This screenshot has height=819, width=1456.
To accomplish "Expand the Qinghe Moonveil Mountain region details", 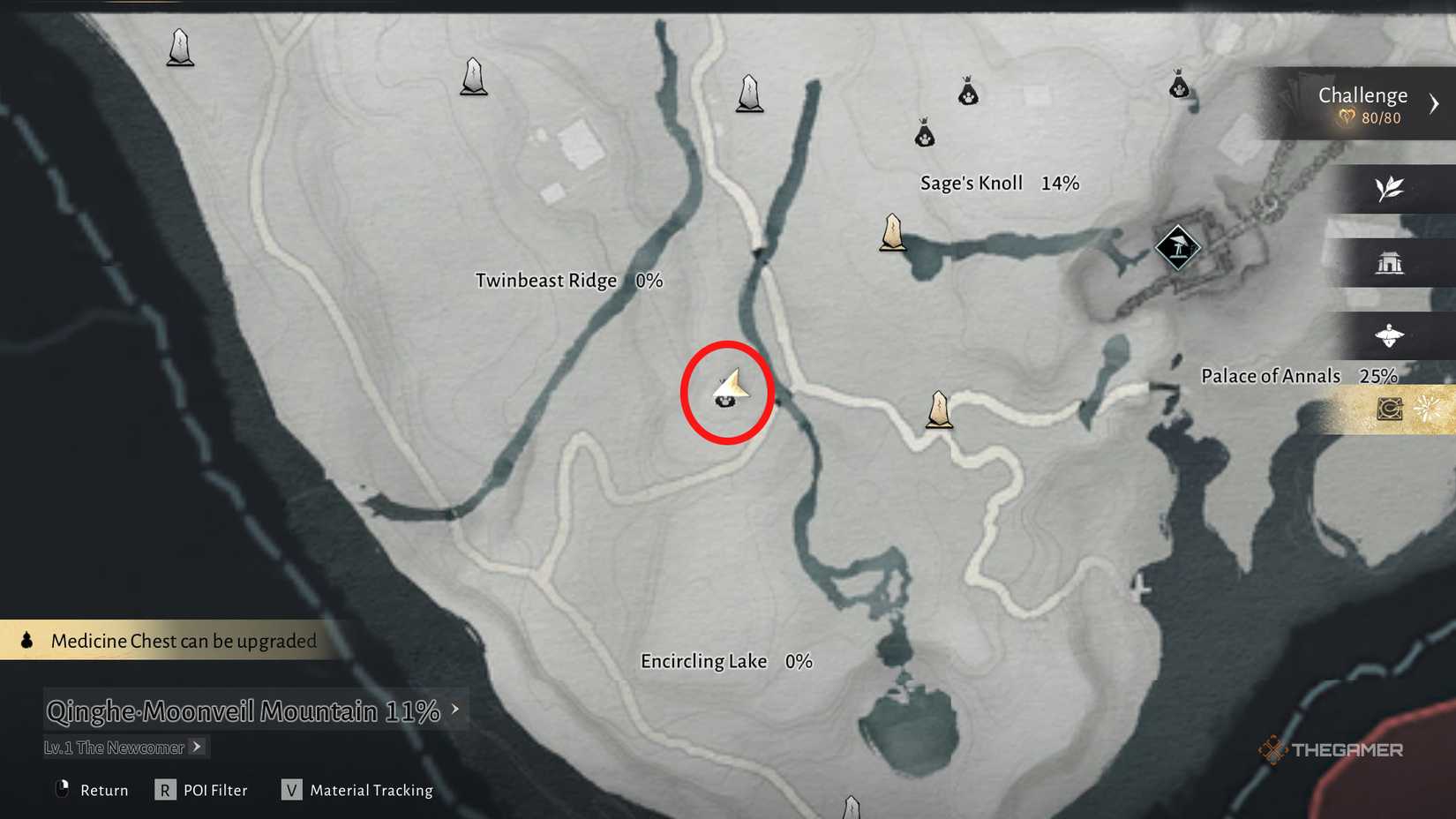I will click(x=455, y=709).
